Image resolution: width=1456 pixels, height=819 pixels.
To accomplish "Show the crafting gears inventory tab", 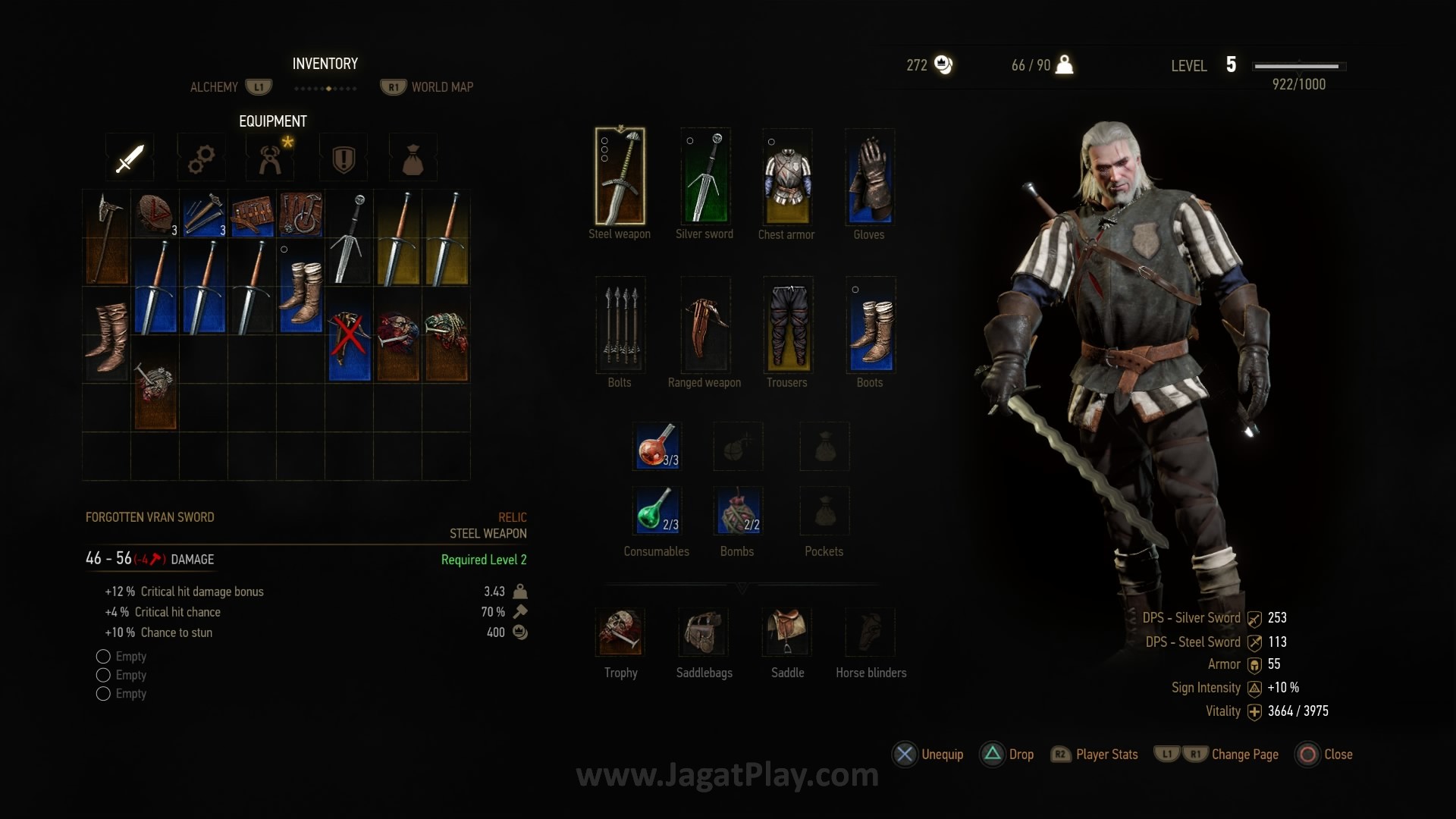I will click(x=200, y=158).
